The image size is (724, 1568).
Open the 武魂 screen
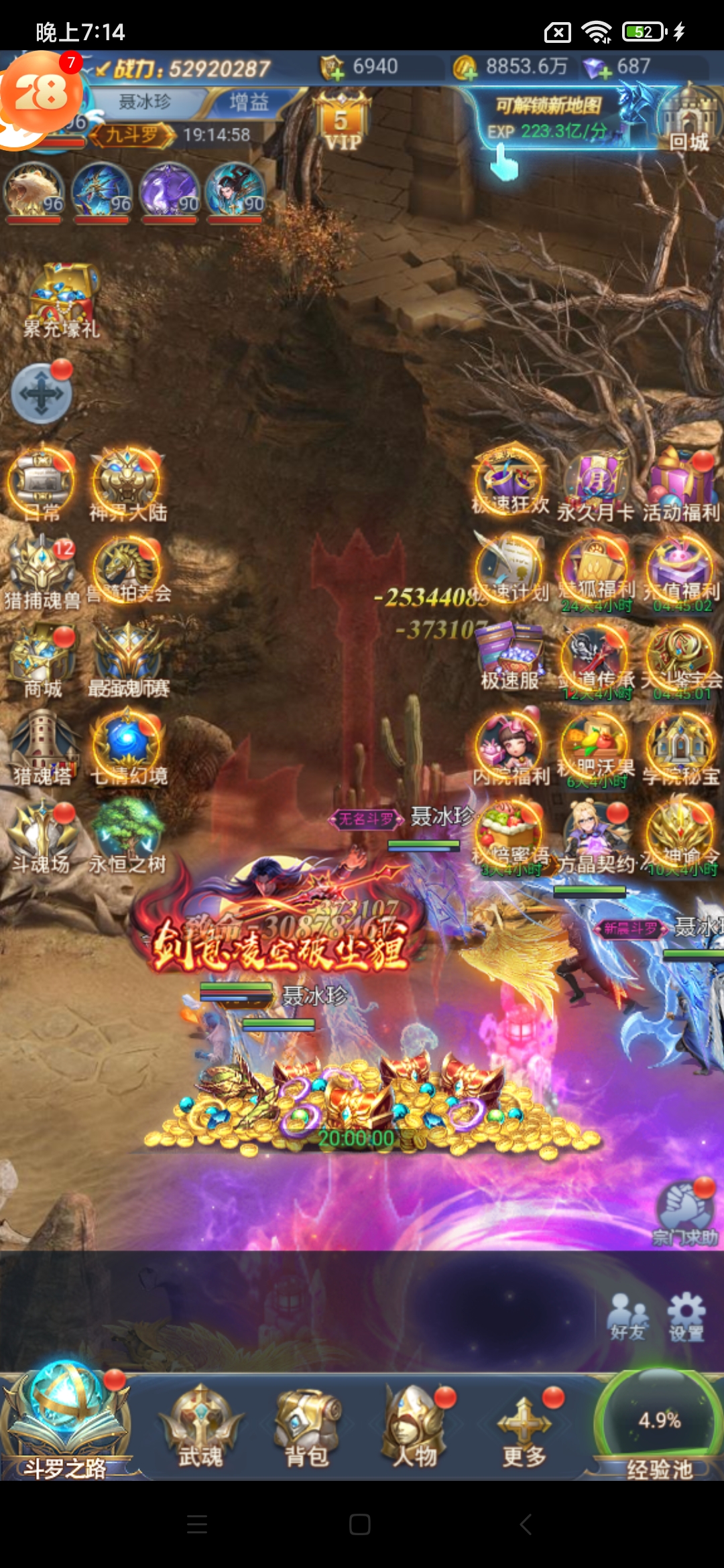click(x=200, y=1427)
